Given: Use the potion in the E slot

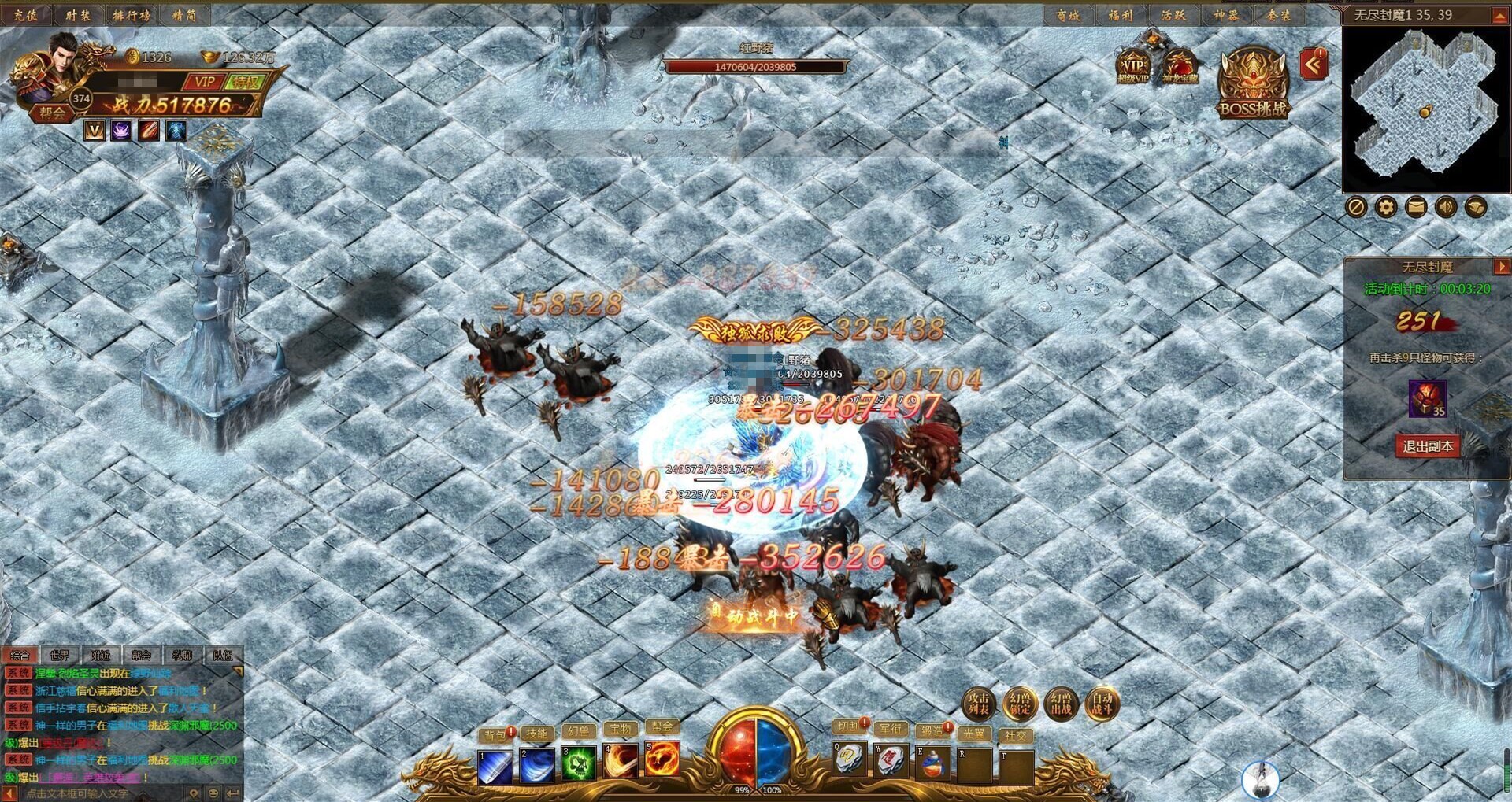Looking at the screenshot, I should point(932,763).
